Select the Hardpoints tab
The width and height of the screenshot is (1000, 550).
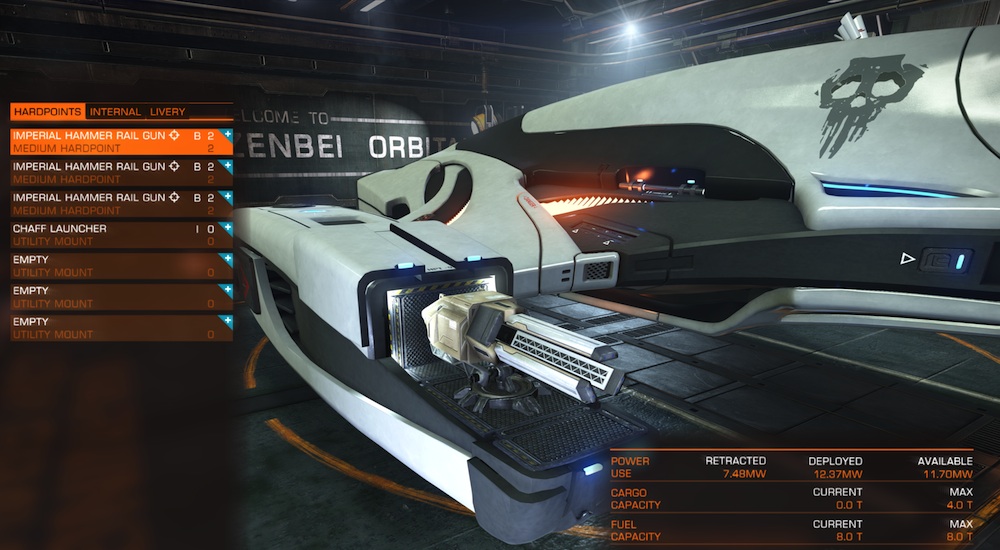(x=48, y=111)
